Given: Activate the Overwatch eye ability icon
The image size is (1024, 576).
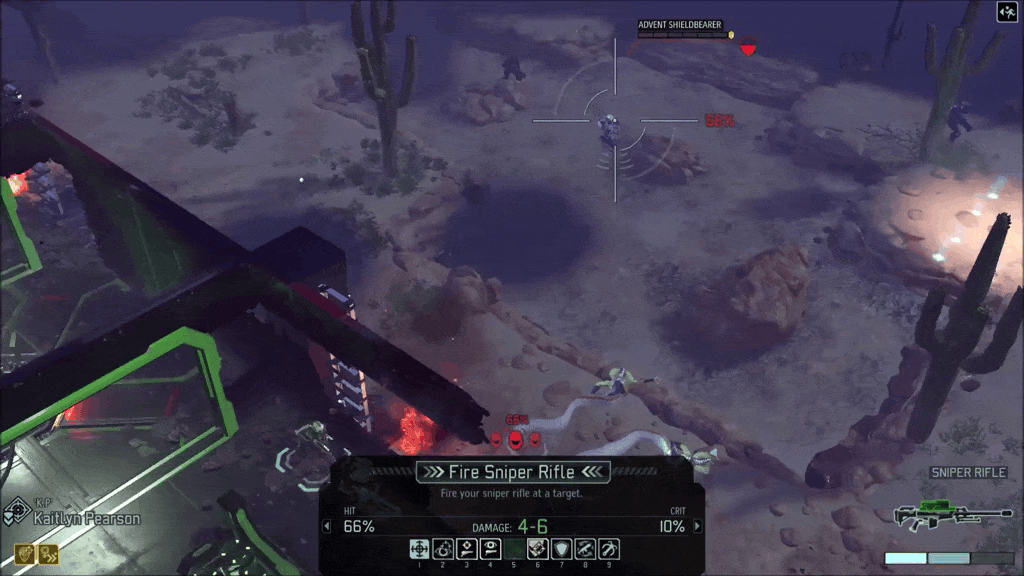Looking at the screenshot, I should [442, 548].
